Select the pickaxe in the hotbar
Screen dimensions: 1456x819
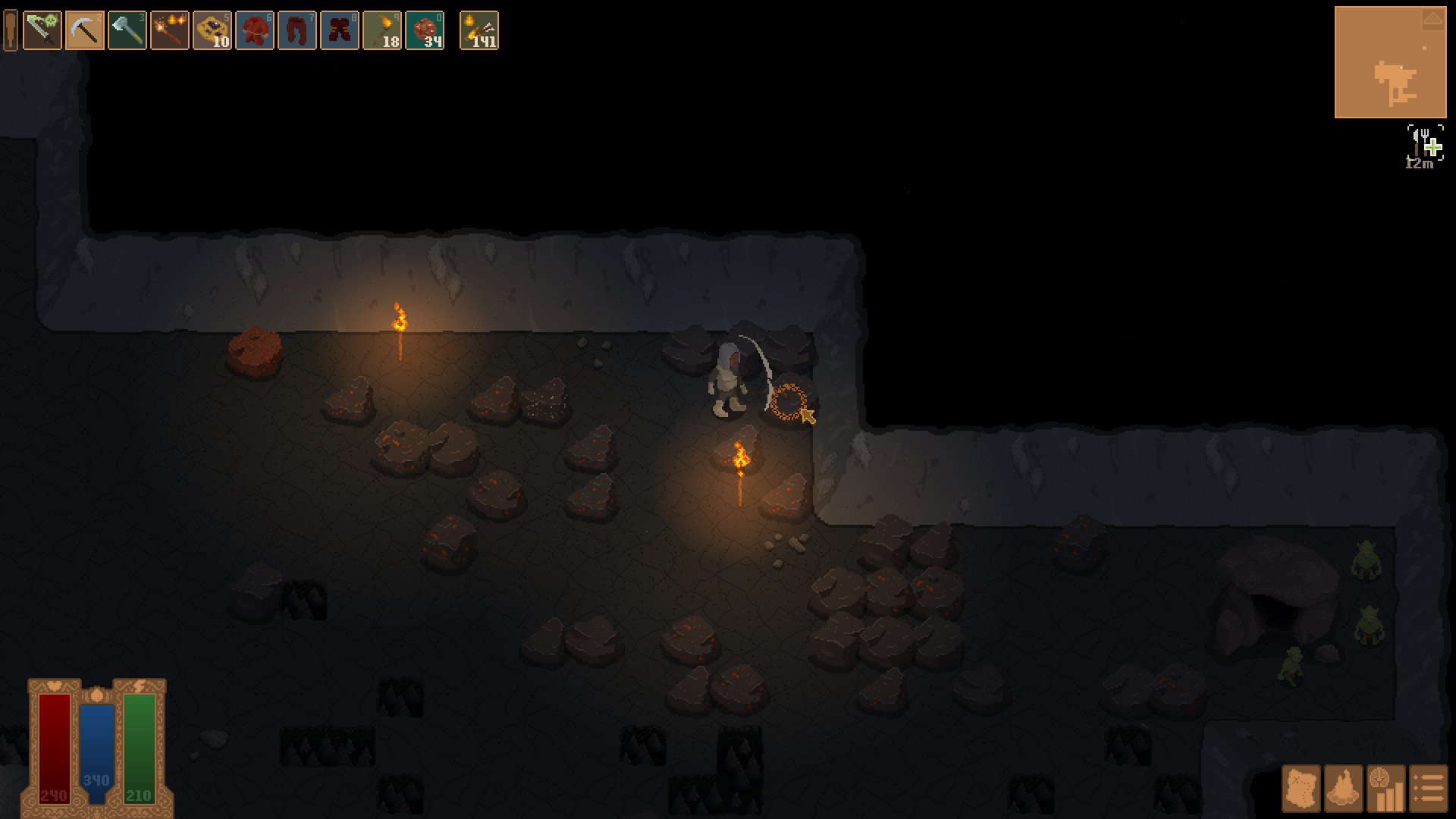[84, 32]
